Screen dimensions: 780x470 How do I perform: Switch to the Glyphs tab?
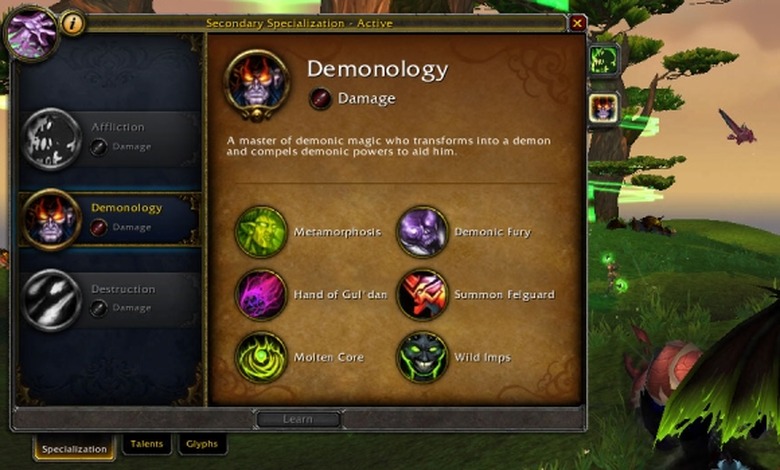tap(202, 444)
